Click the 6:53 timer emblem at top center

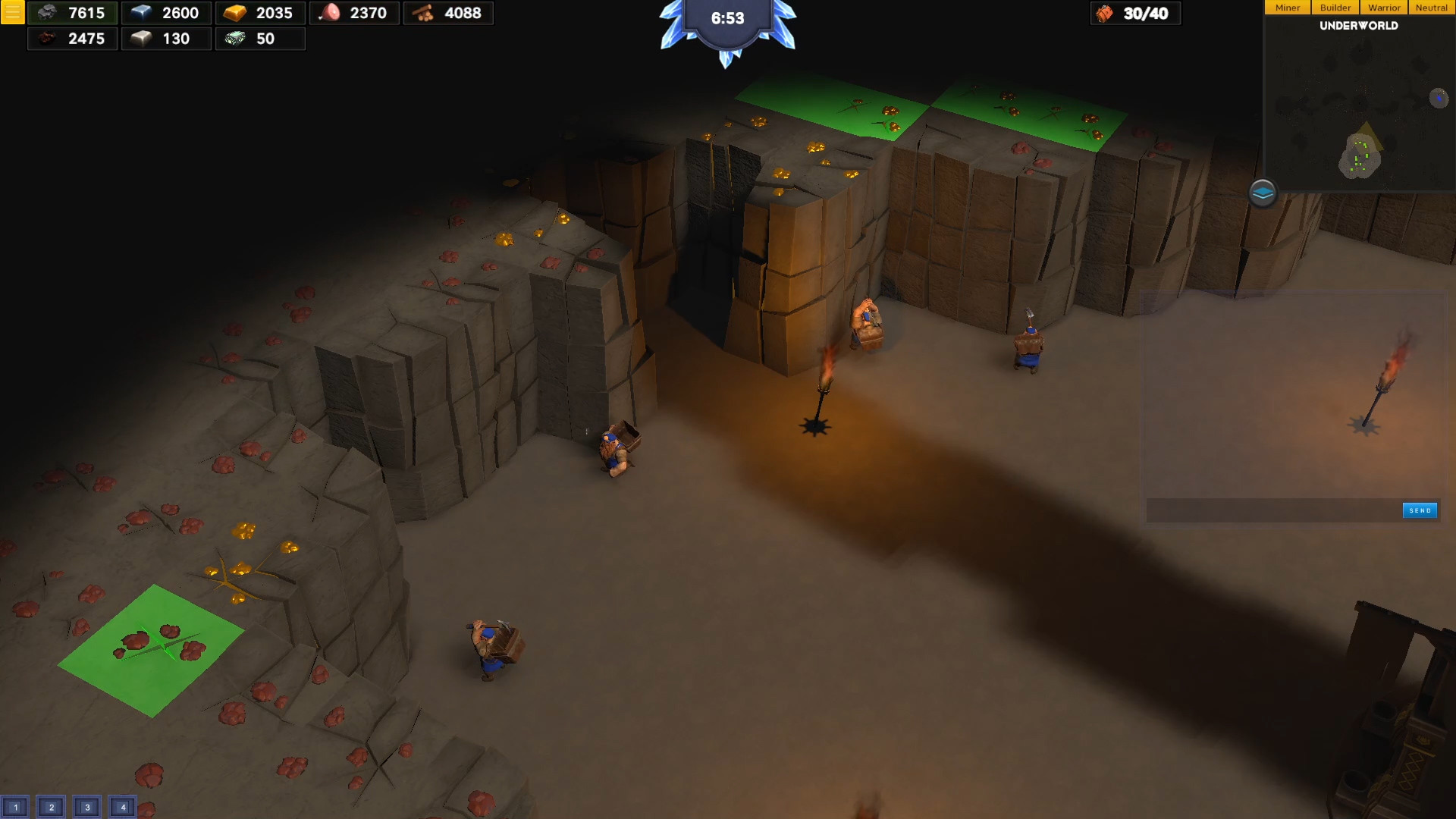coord(726,19)
